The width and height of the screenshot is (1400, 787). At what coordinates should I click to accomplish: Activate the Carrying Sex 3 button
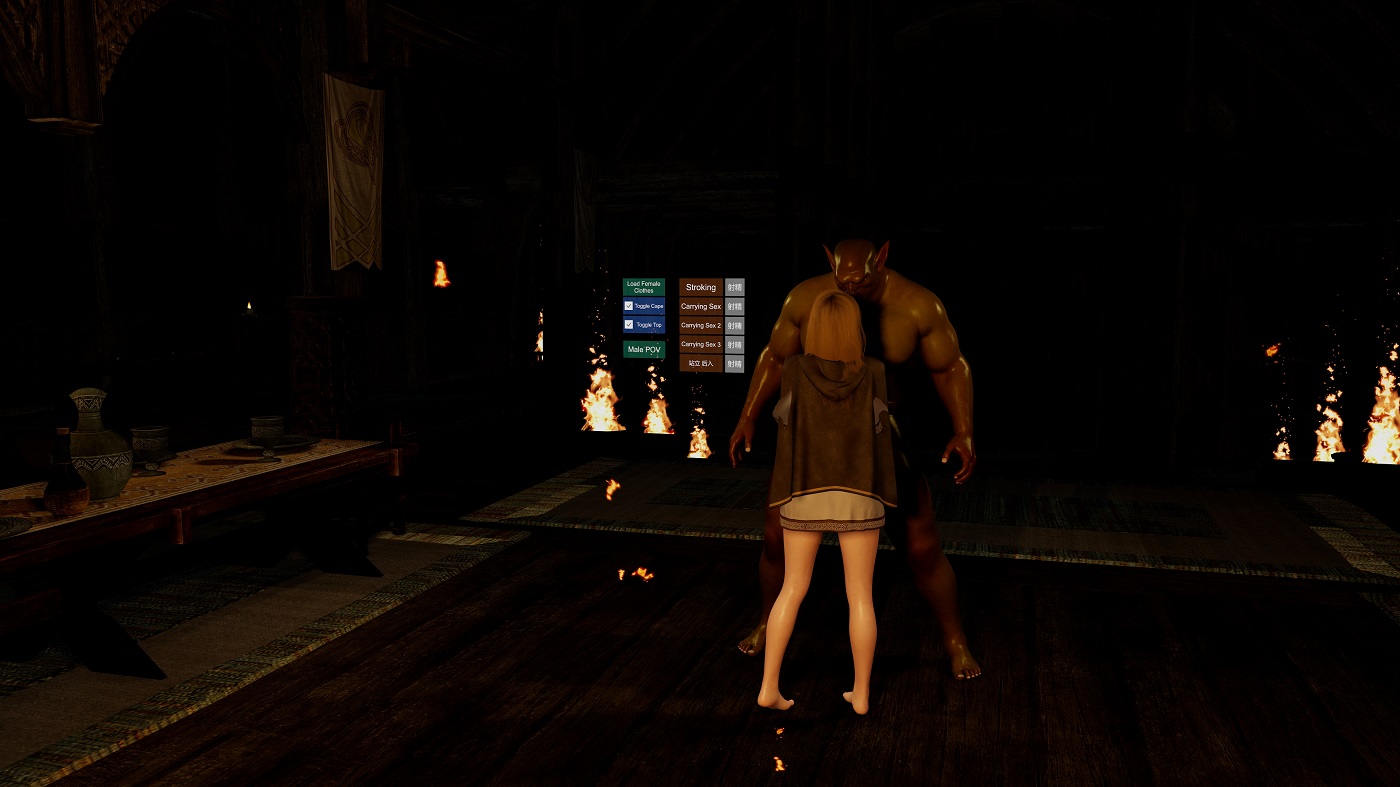tap(700, 345)
